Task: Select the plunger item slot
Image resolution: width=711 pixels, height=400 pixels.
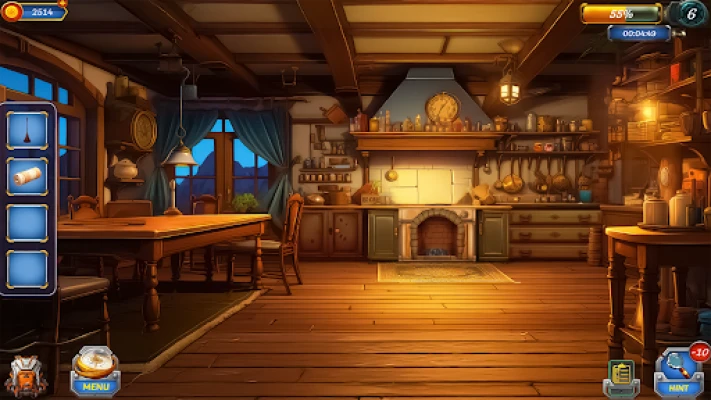Action: 27,131
